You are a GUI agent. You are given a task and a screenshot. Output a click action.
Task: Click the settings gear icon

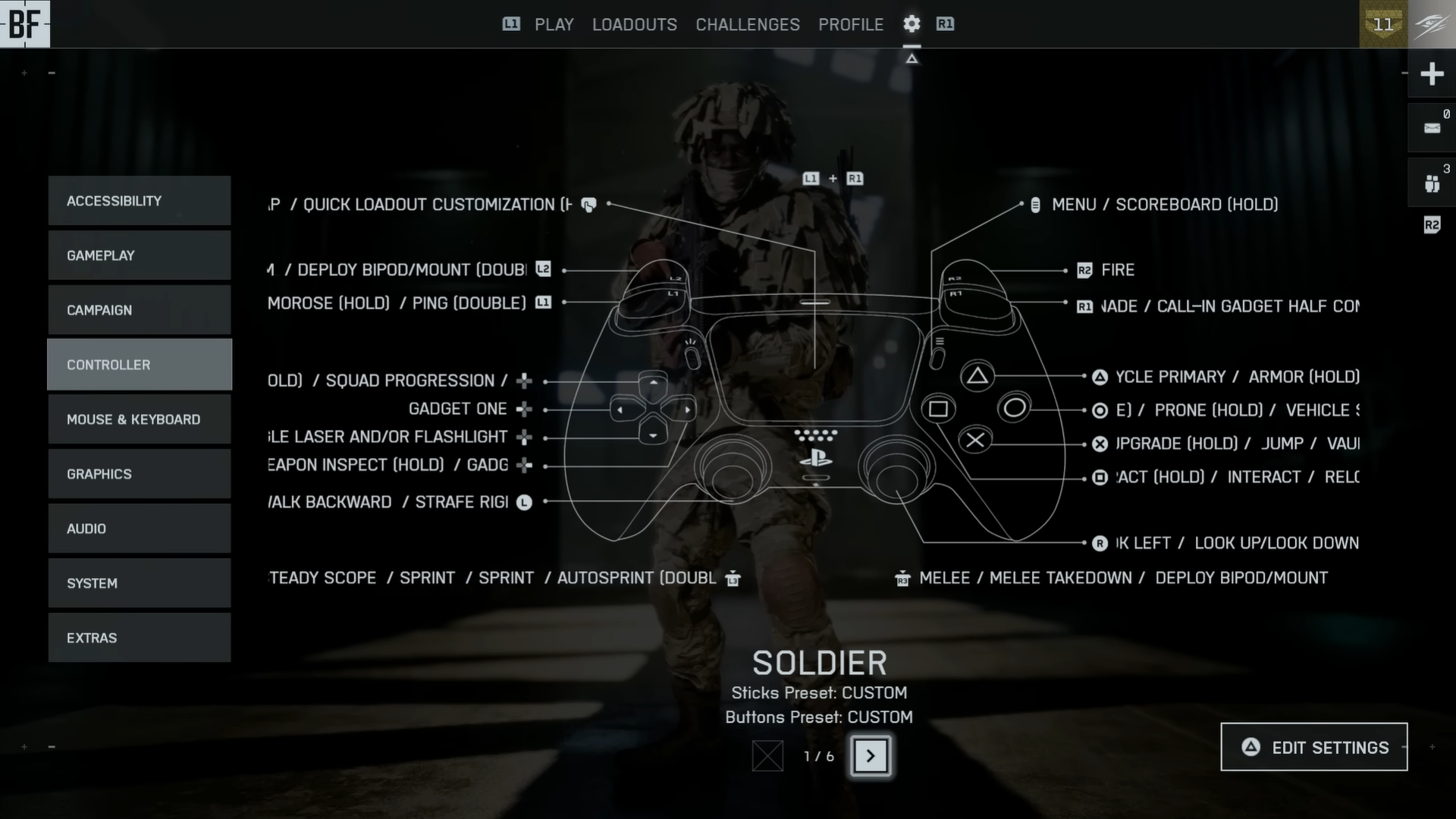tap(912, 24)
